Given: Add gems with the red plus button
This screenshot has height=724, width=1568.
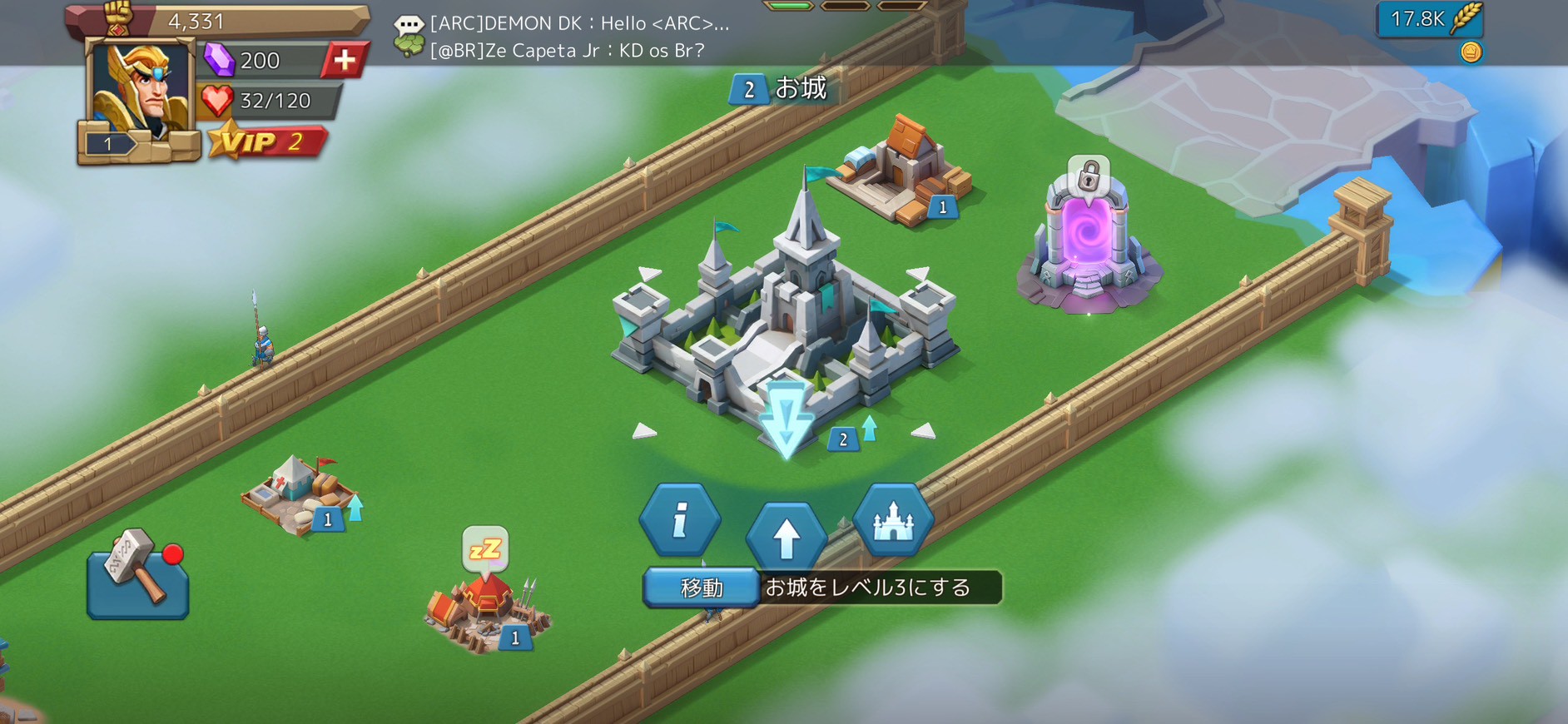Looking at the screenshot, I should click(345, 60).
